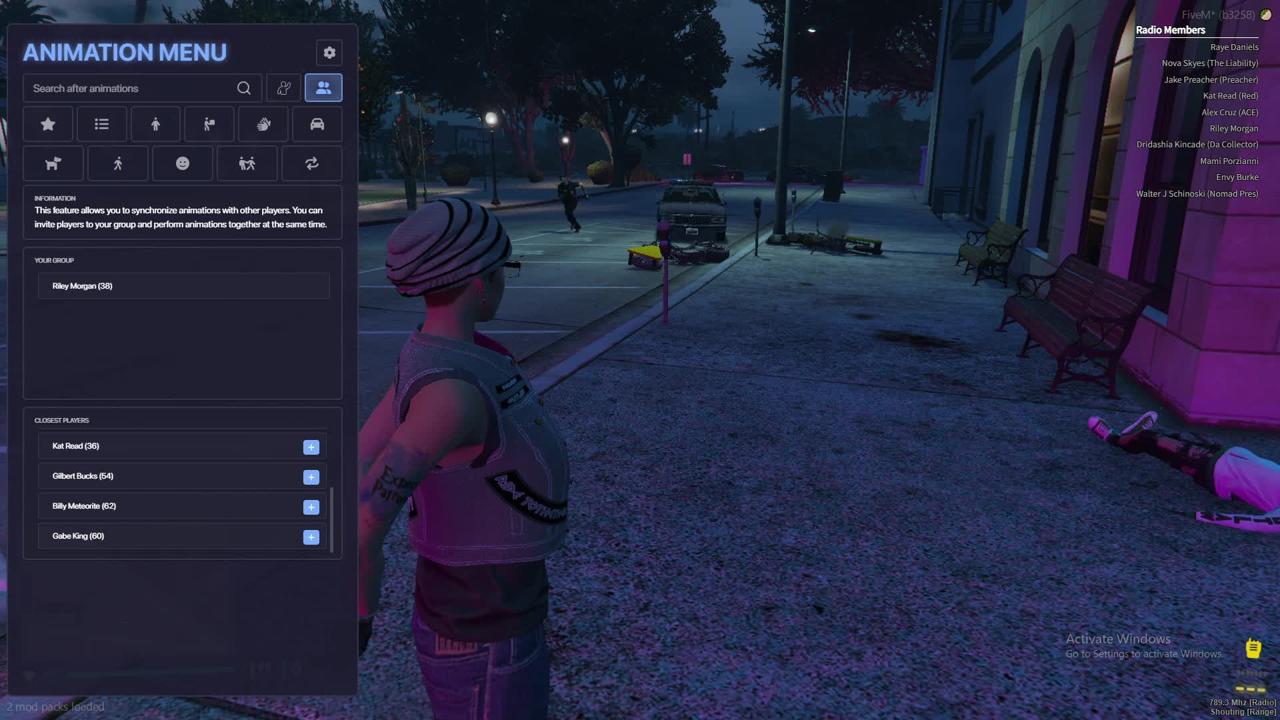Select the walking person category
1280x720 pixels.
coord(118,164)
